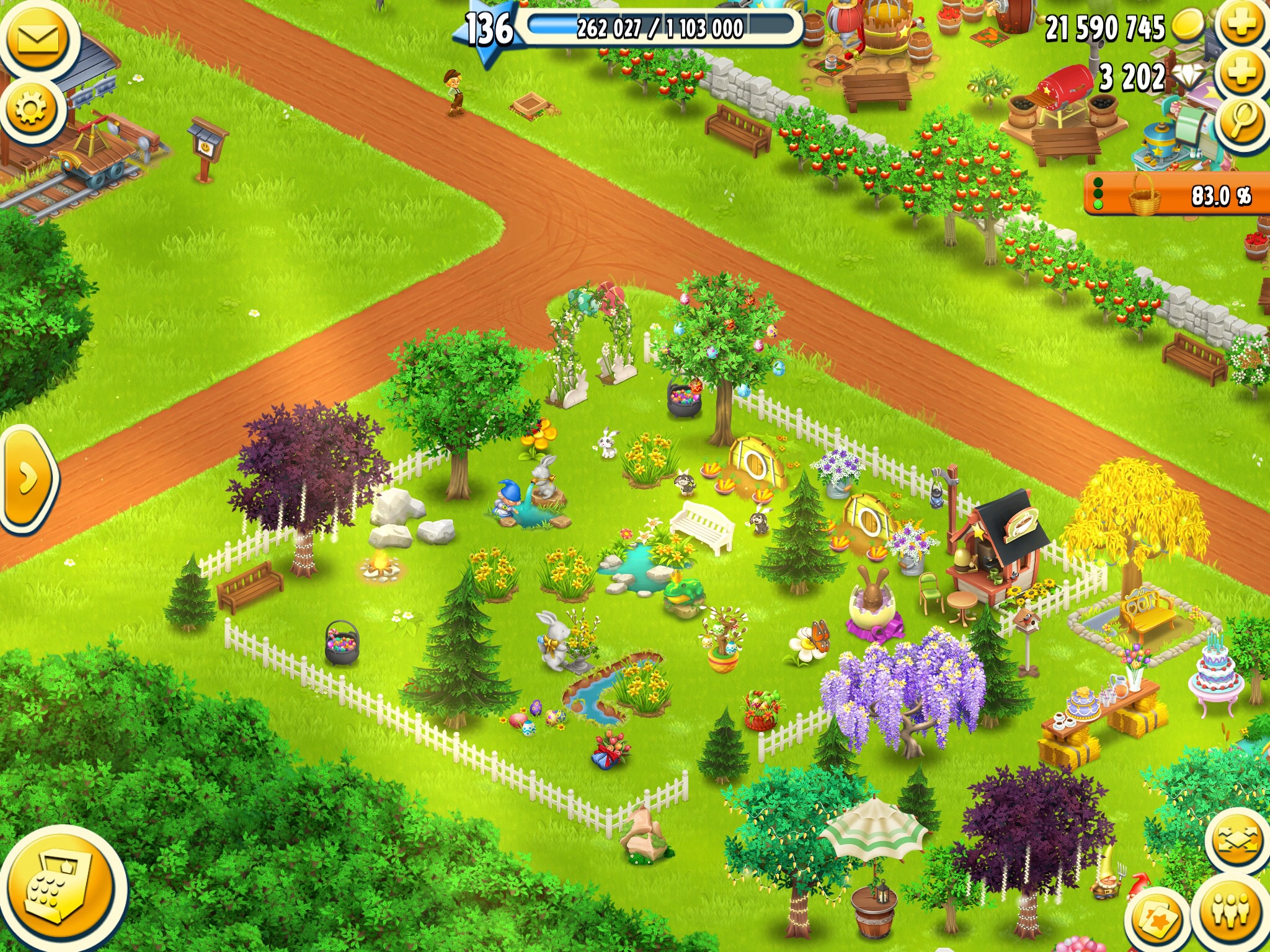Image resolution: width=1270 pixels, height=952 pixels.
Task: Tap the crossed arrows button
Action: [1237, 842]
